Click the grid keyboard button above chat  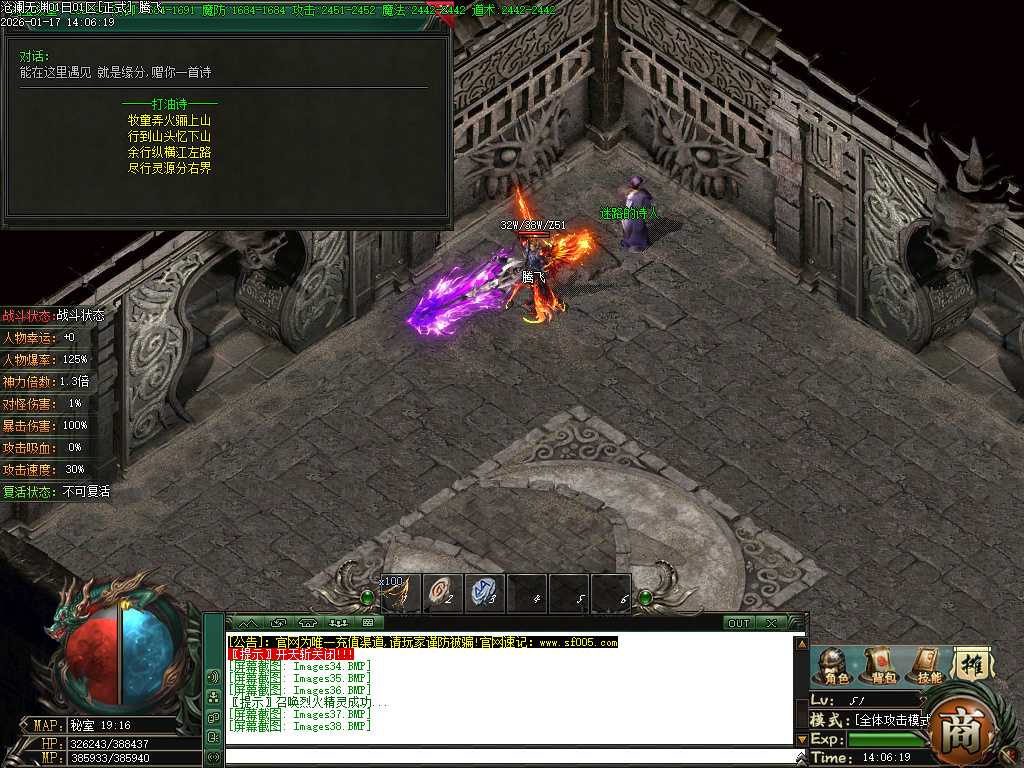pyautogui.click(x=366, y=623)
